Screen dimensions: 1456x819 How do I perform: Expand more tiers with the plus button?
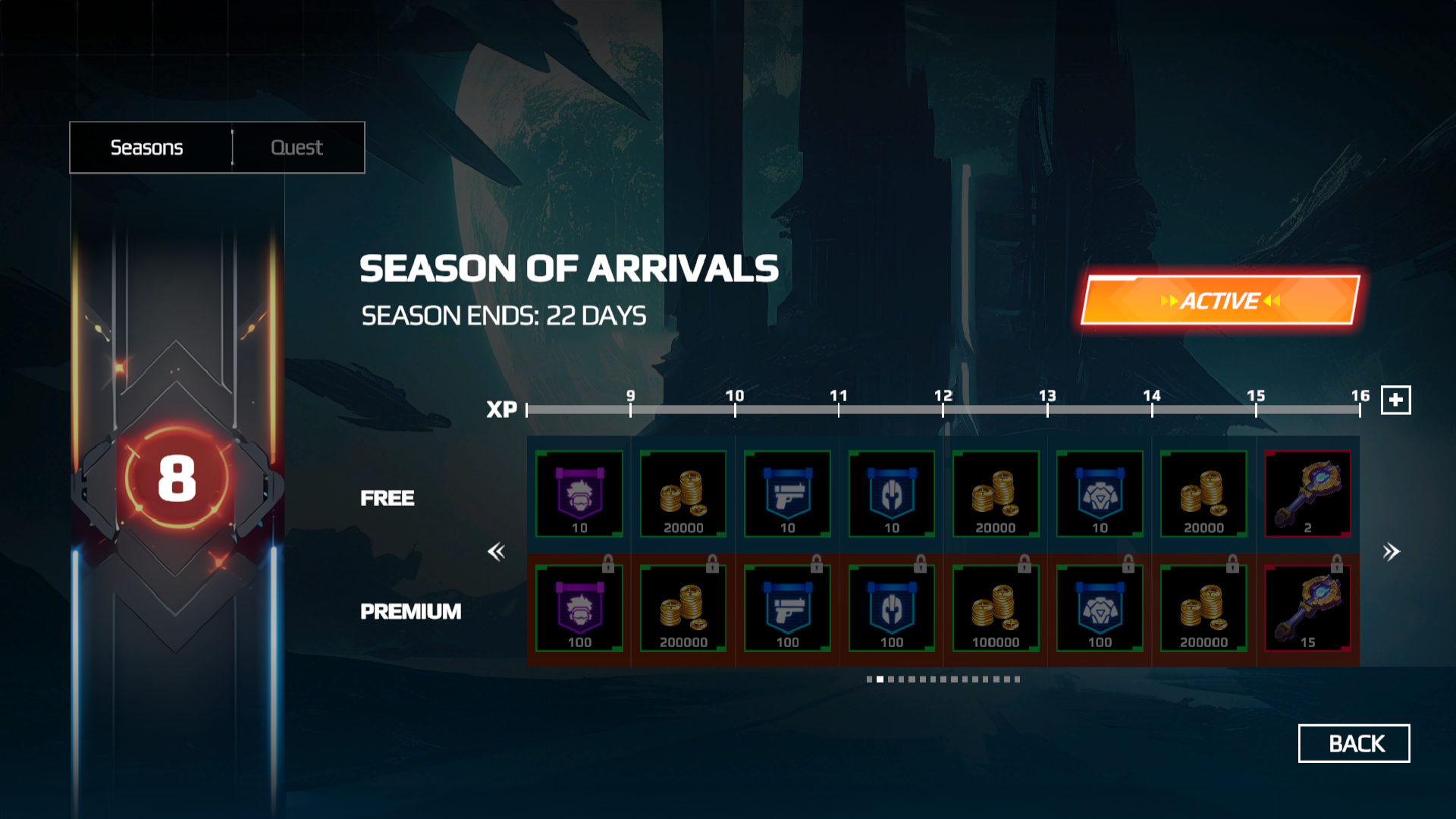pos(1395,400)
